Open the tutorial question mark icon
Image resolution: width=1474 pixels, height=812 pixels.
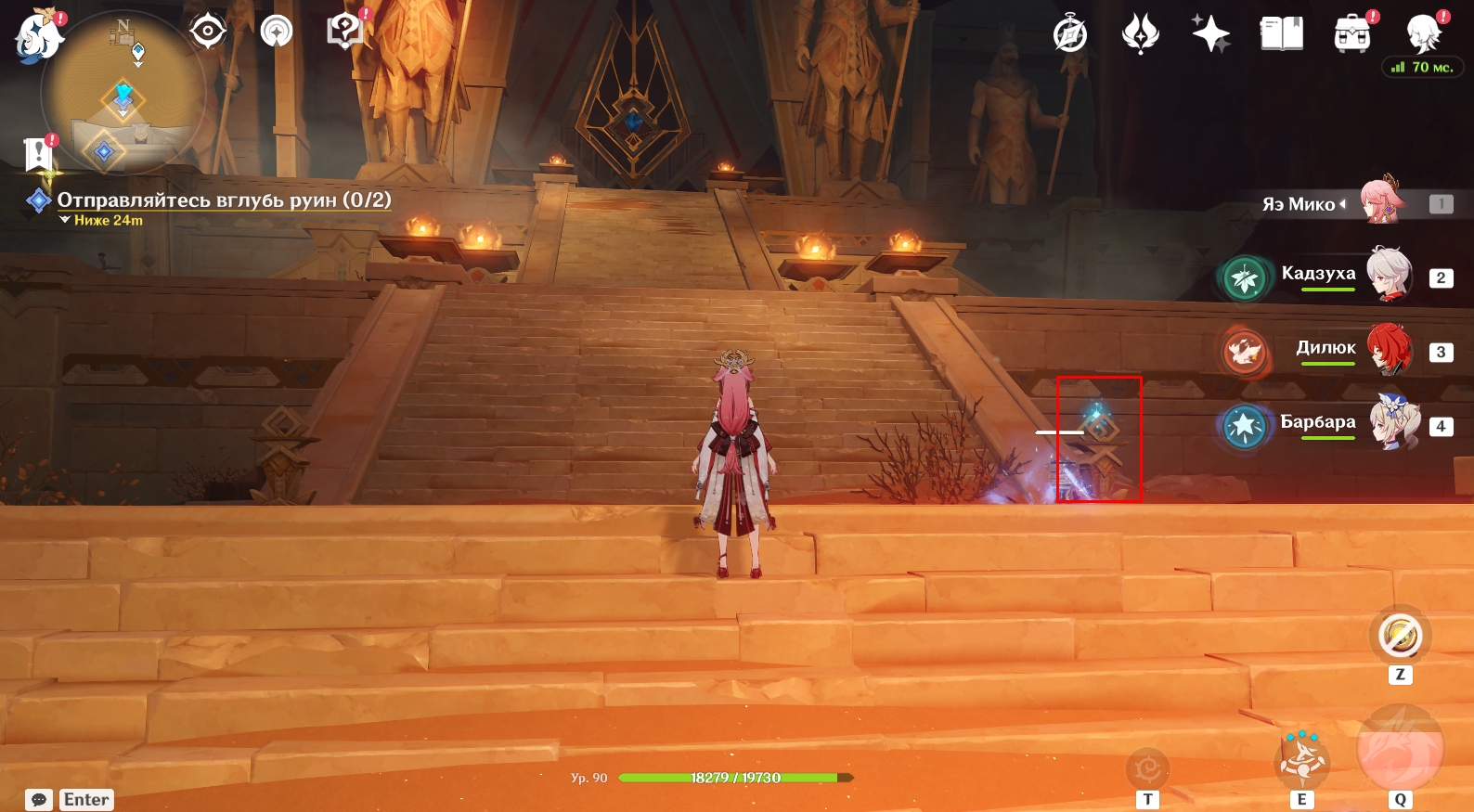[344, 32]
